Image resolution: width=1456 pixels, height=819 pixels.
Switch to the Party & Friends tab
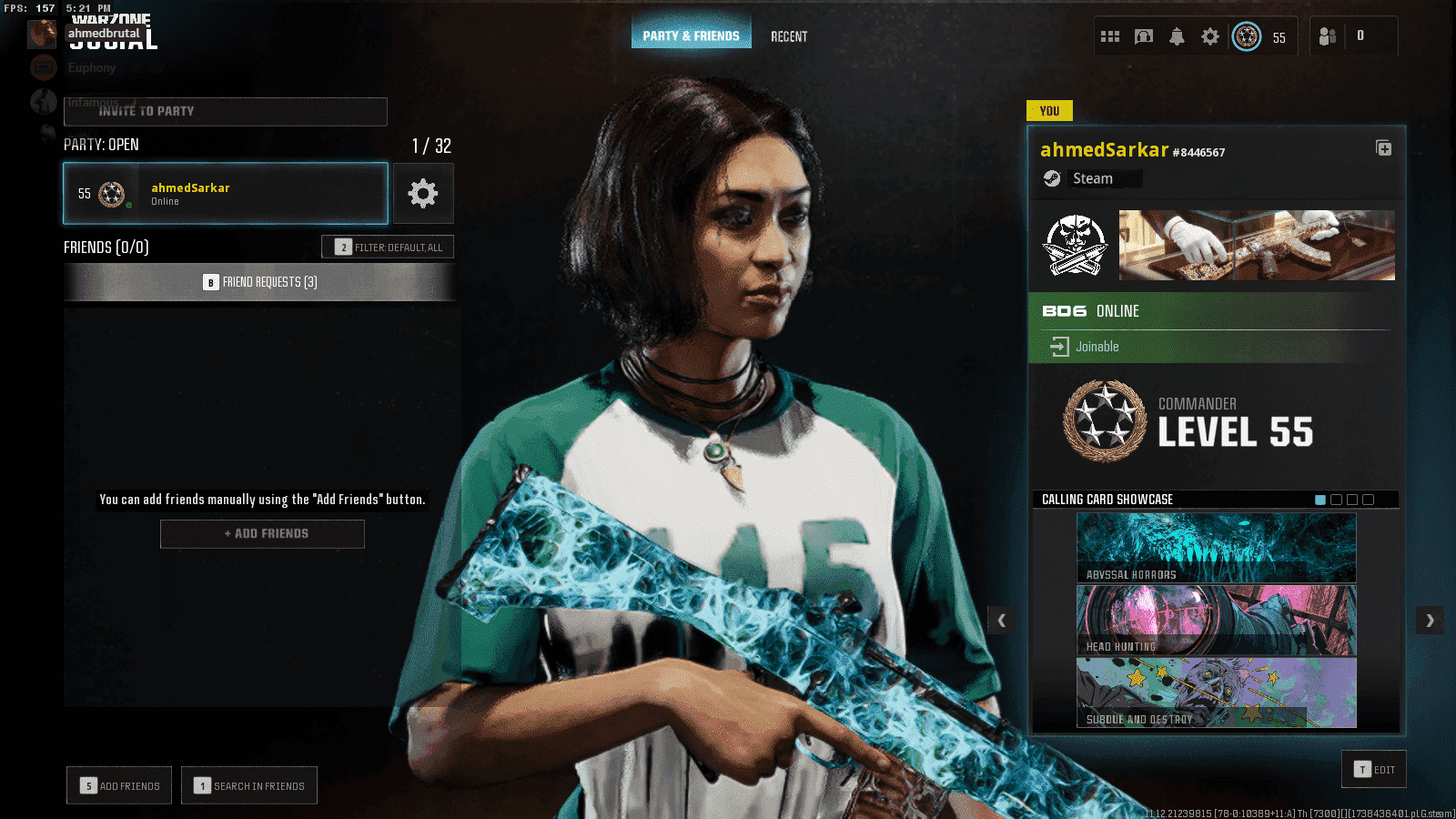(691, 35)
